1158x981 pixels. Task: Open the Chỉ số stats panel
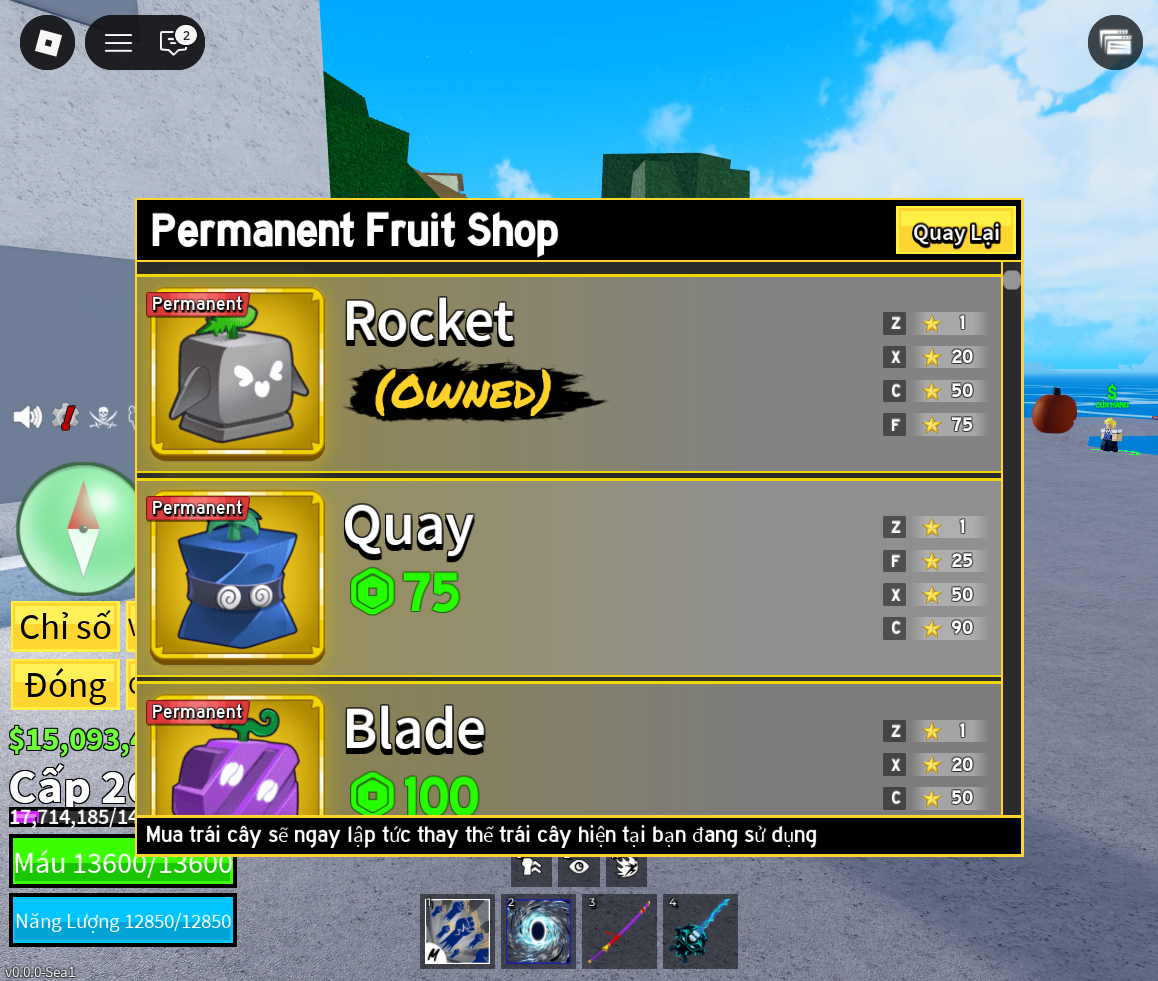[65, 627]
